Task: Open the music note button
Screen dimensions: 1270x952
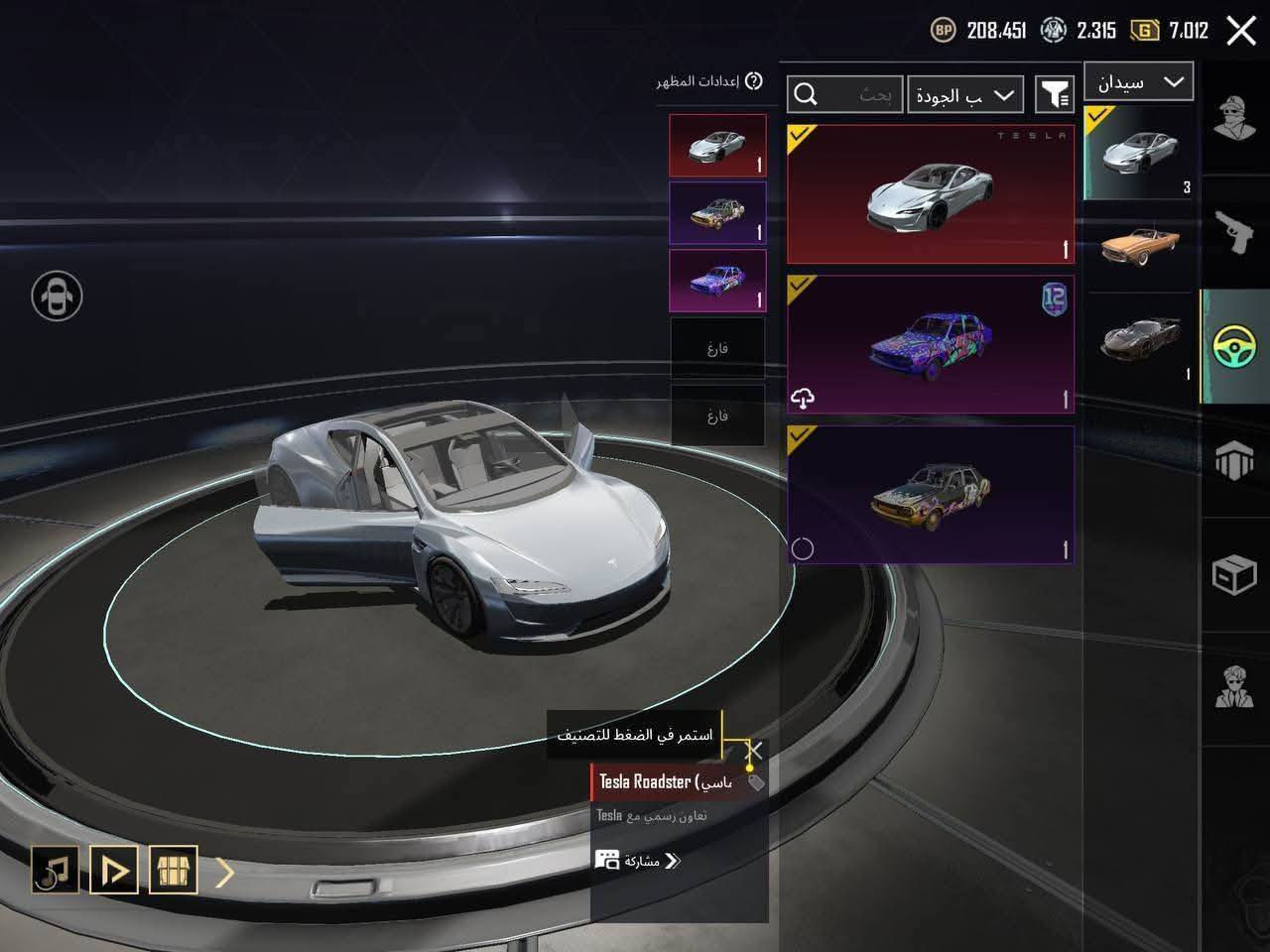Action: [x=55, y=870]
